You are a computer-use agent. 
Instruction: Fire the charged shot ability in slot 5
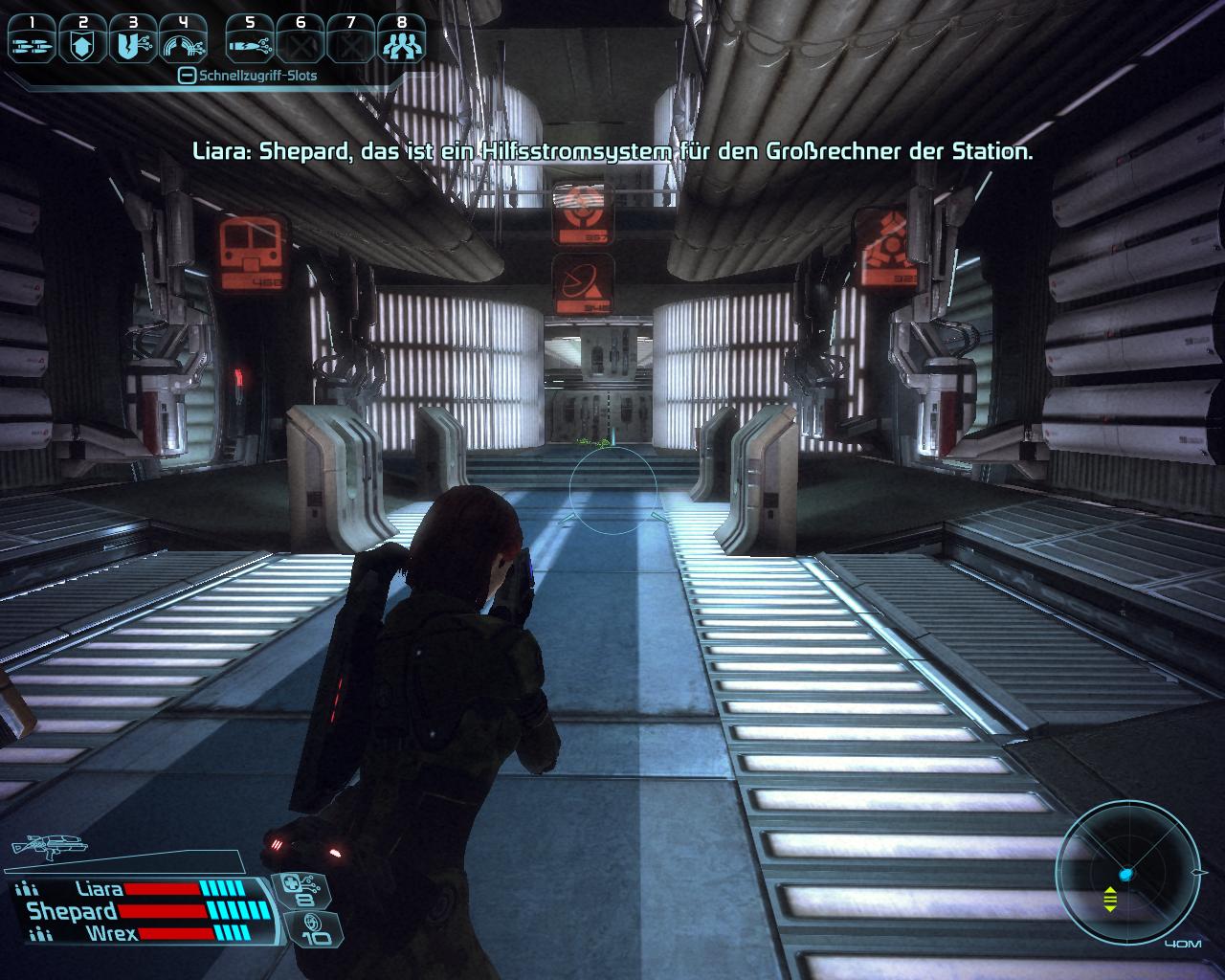coord(251,44)
